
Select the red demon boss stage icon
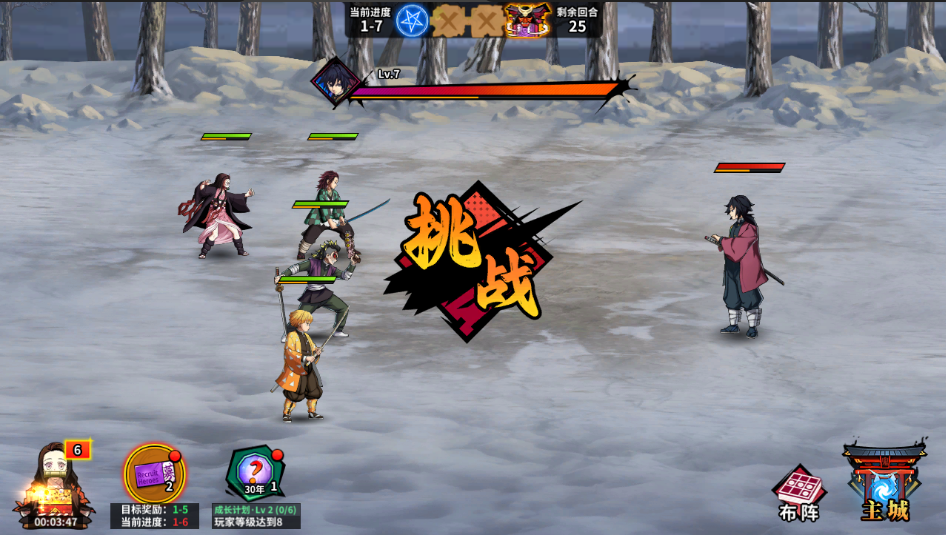(526, 20)
